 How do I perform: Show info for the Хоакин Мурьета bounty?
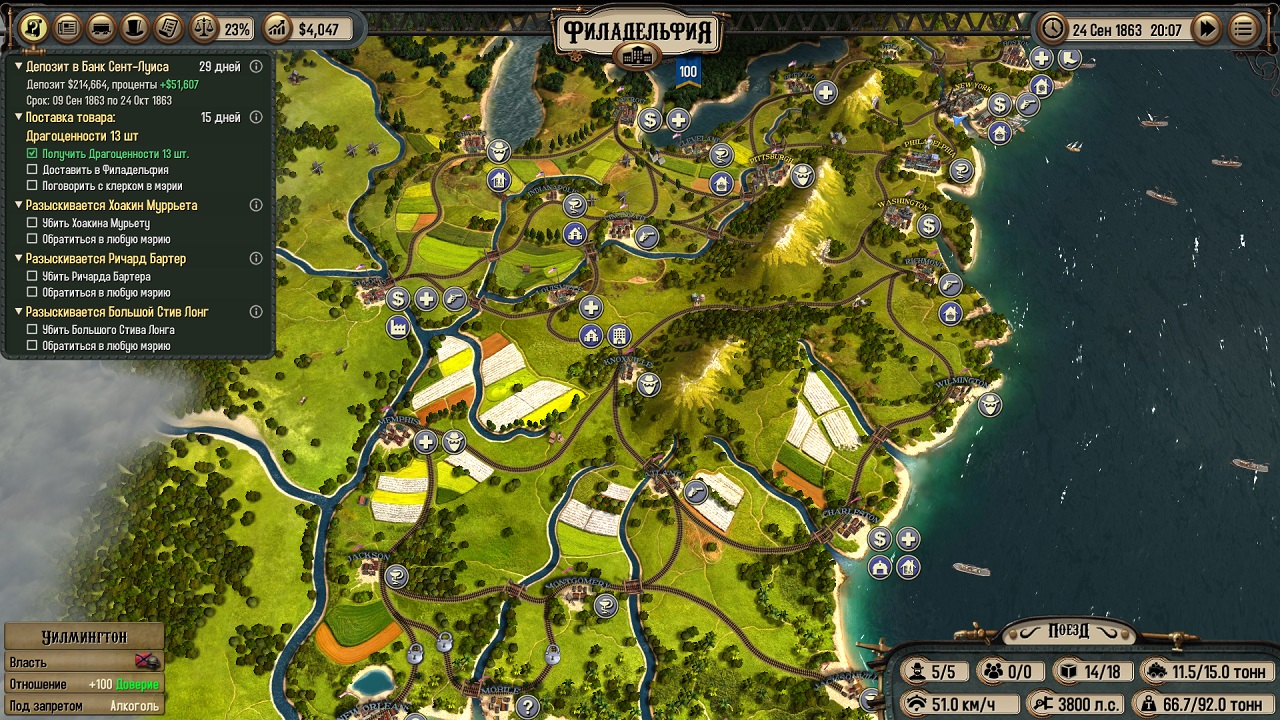256,205
